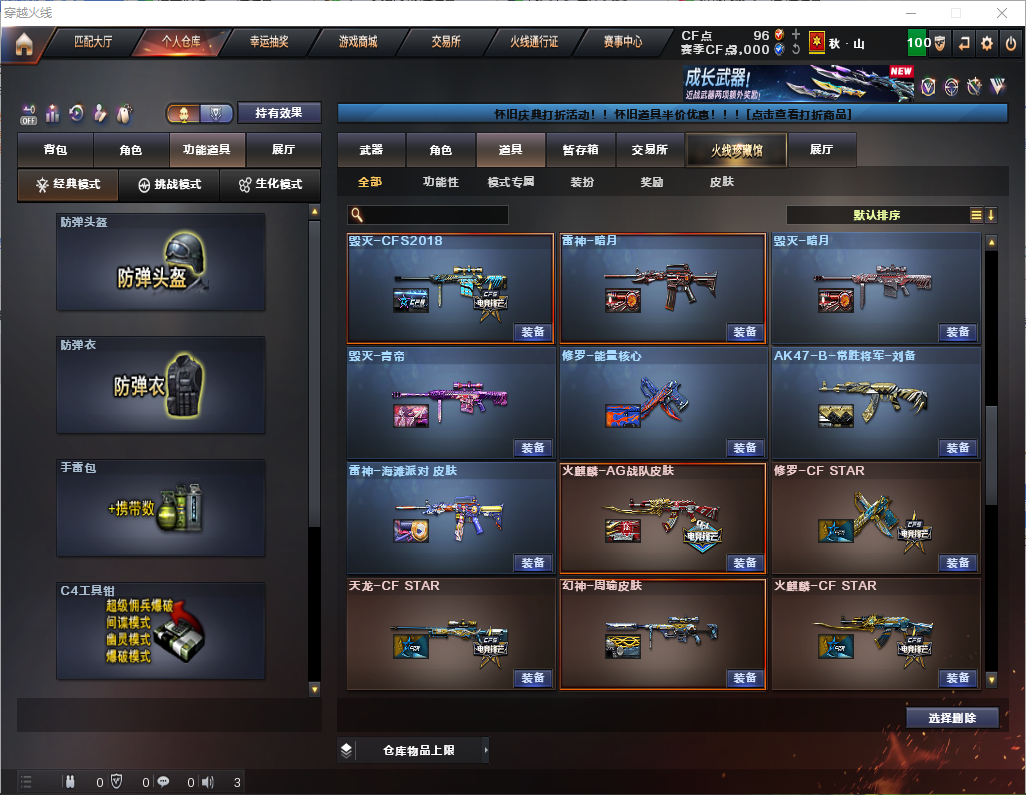The height and width of the screenshot is (795, 1026).
Task: Close the game window
Action: point(1001,13)
